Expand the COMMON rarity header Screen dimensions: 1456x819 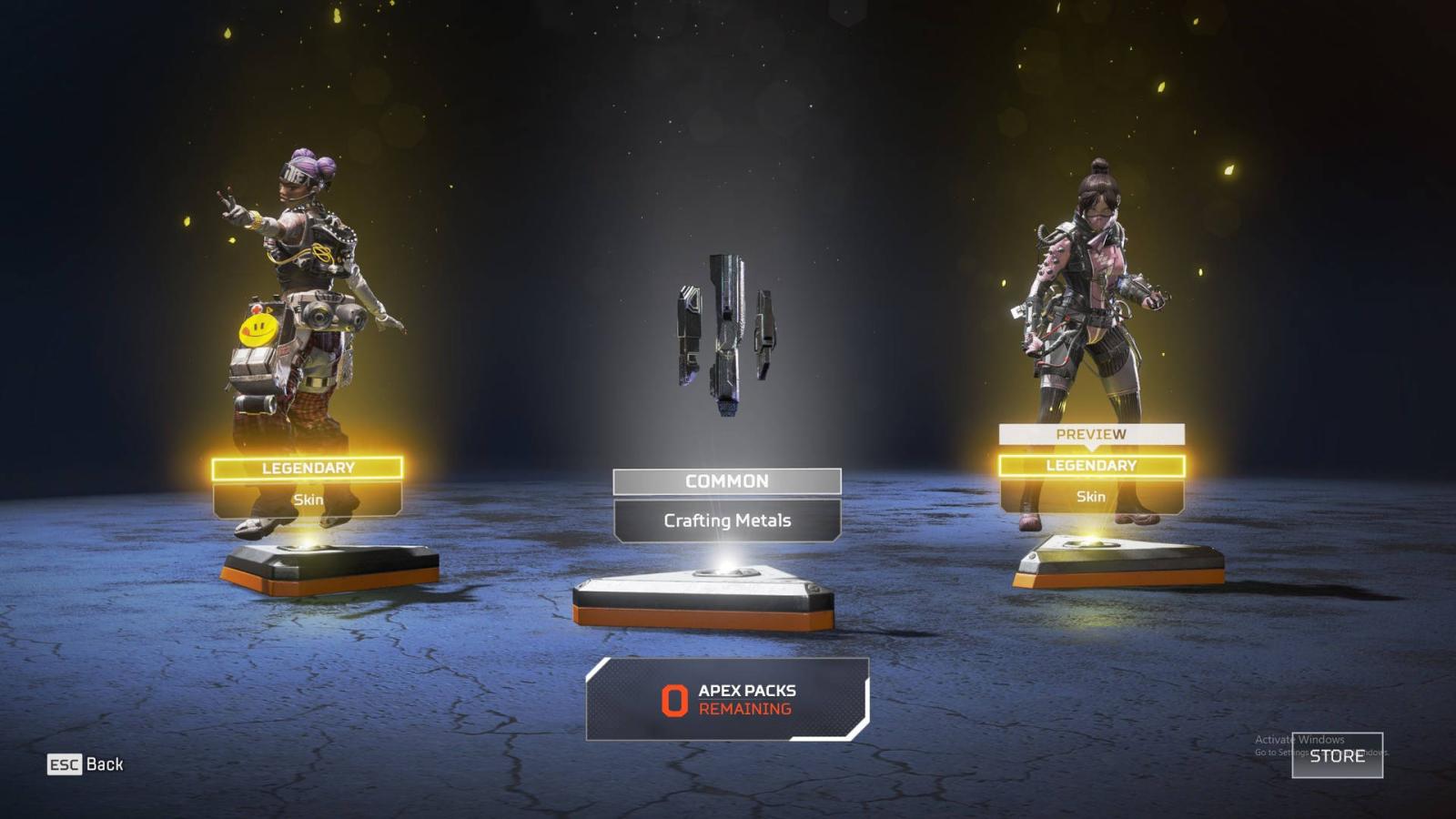(726, 480)
